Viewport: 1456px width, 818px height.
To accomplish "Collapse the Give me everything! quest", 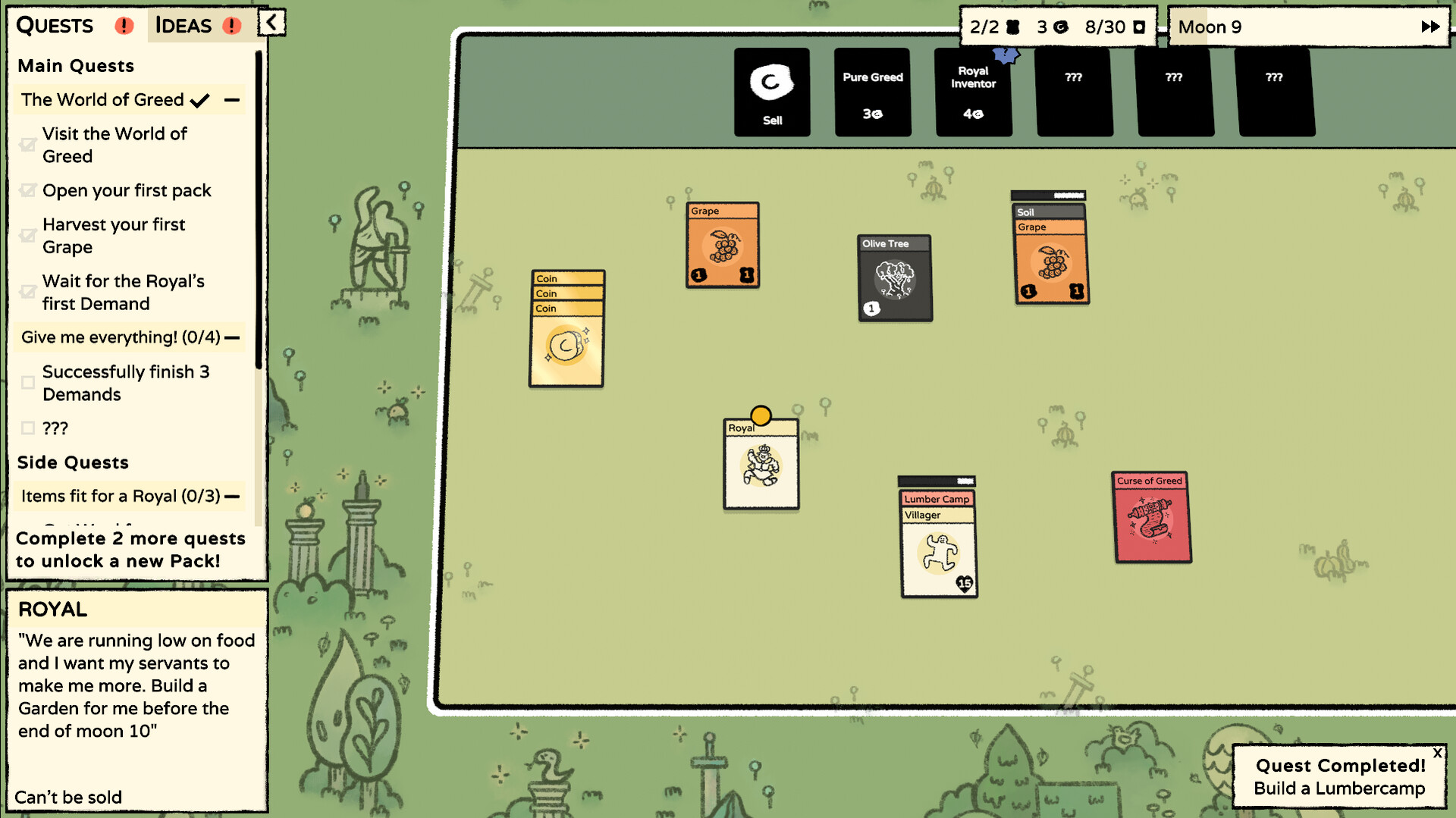I will coord(234,337).
